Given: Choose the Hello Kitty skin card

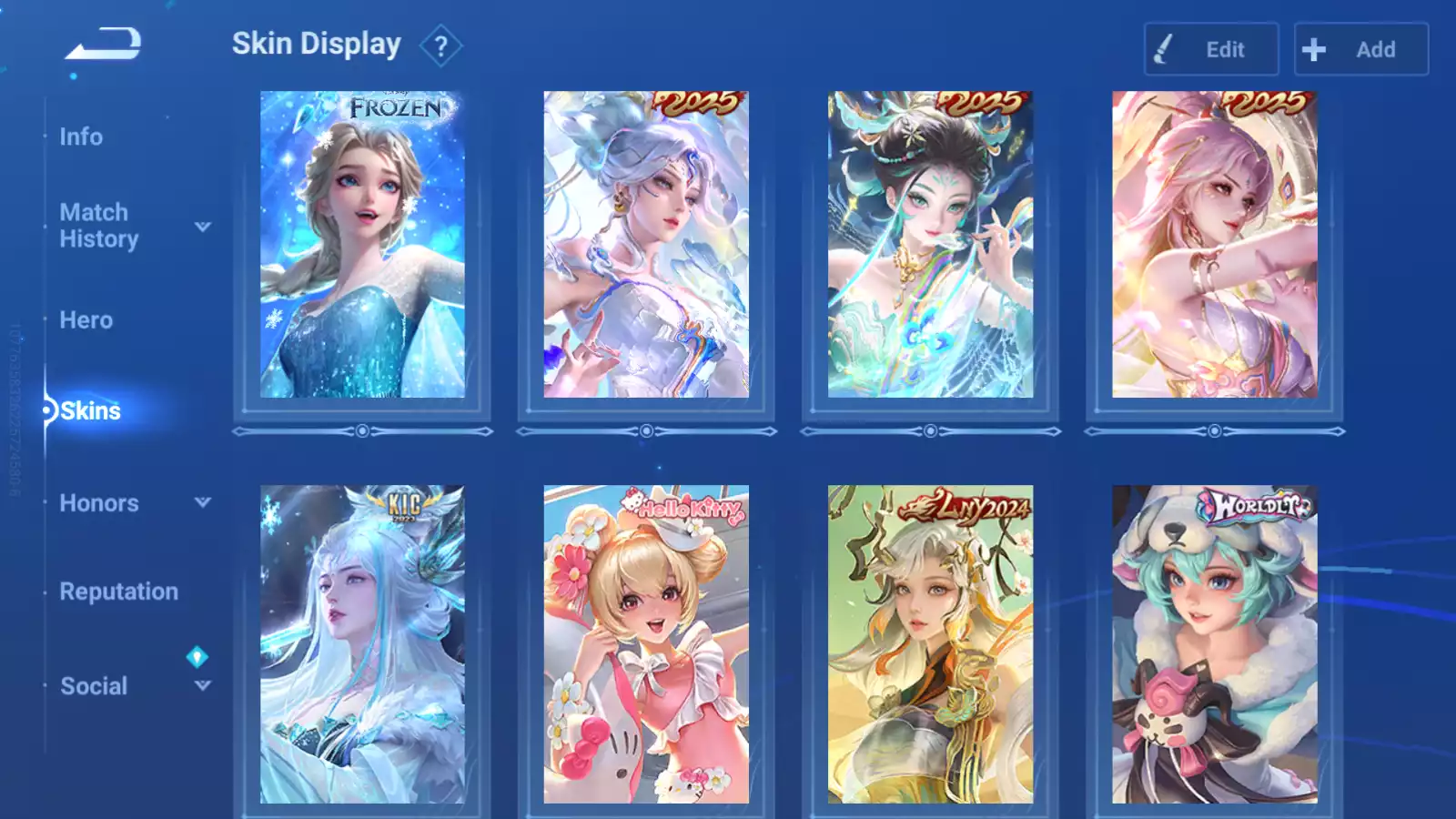Looking at the screenshot, I should 646,644.
